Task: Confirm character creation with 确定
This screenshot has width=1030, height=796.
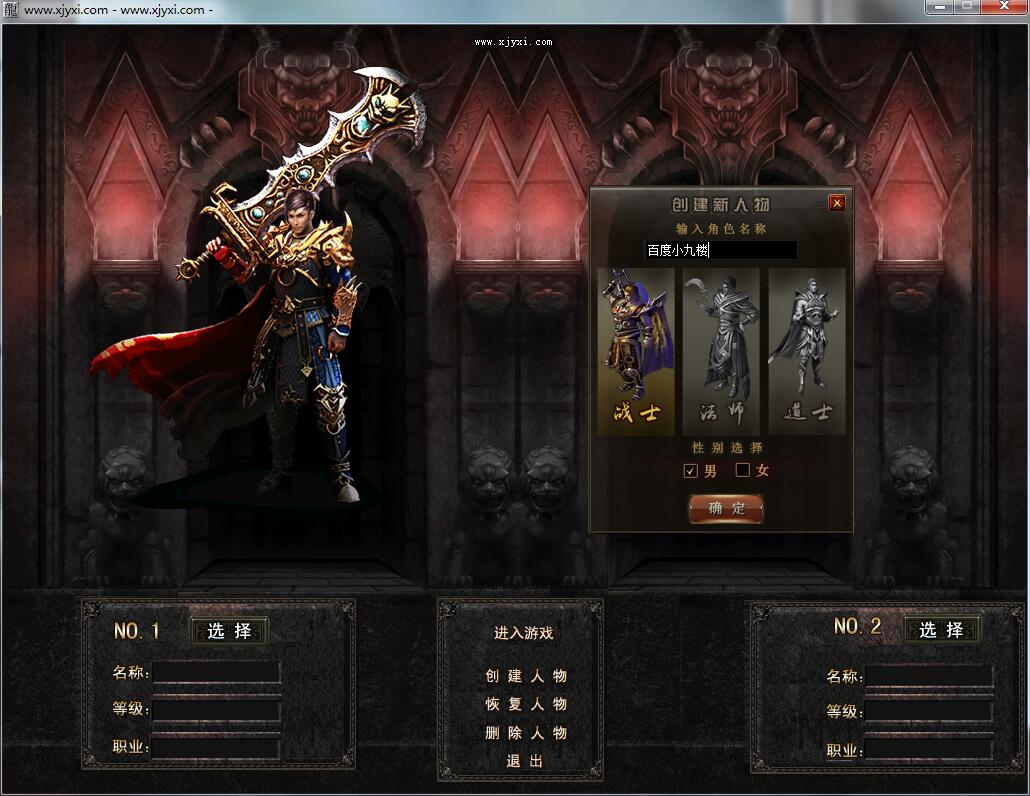Action: [726, 508]
